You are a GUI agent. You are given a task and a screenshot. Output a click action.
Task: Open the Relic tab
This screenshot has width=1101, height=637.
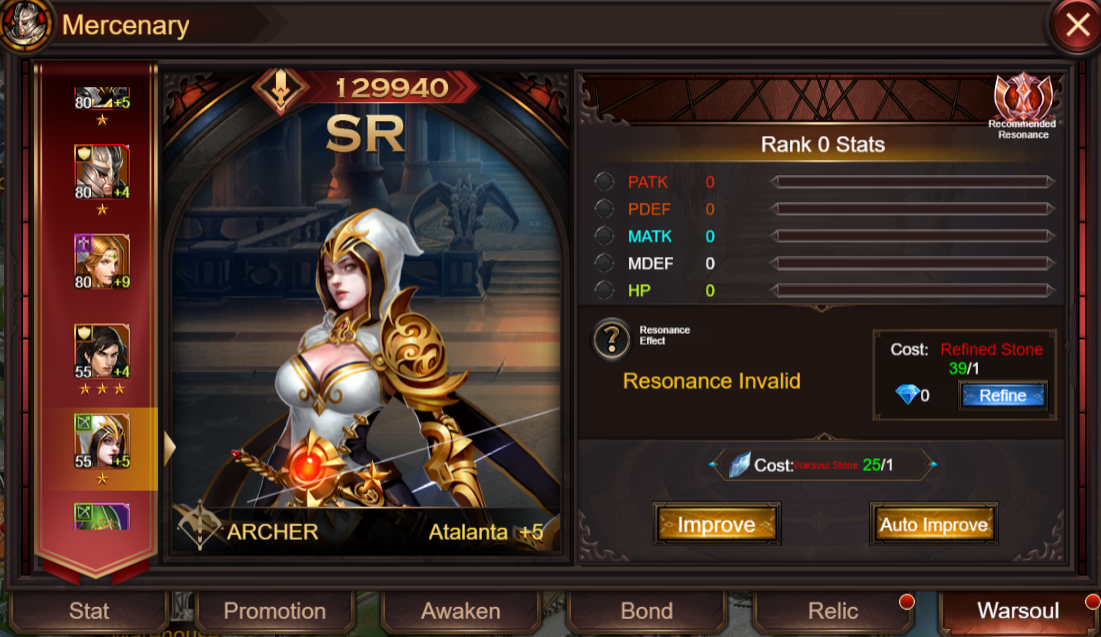[x=833, y=611]
